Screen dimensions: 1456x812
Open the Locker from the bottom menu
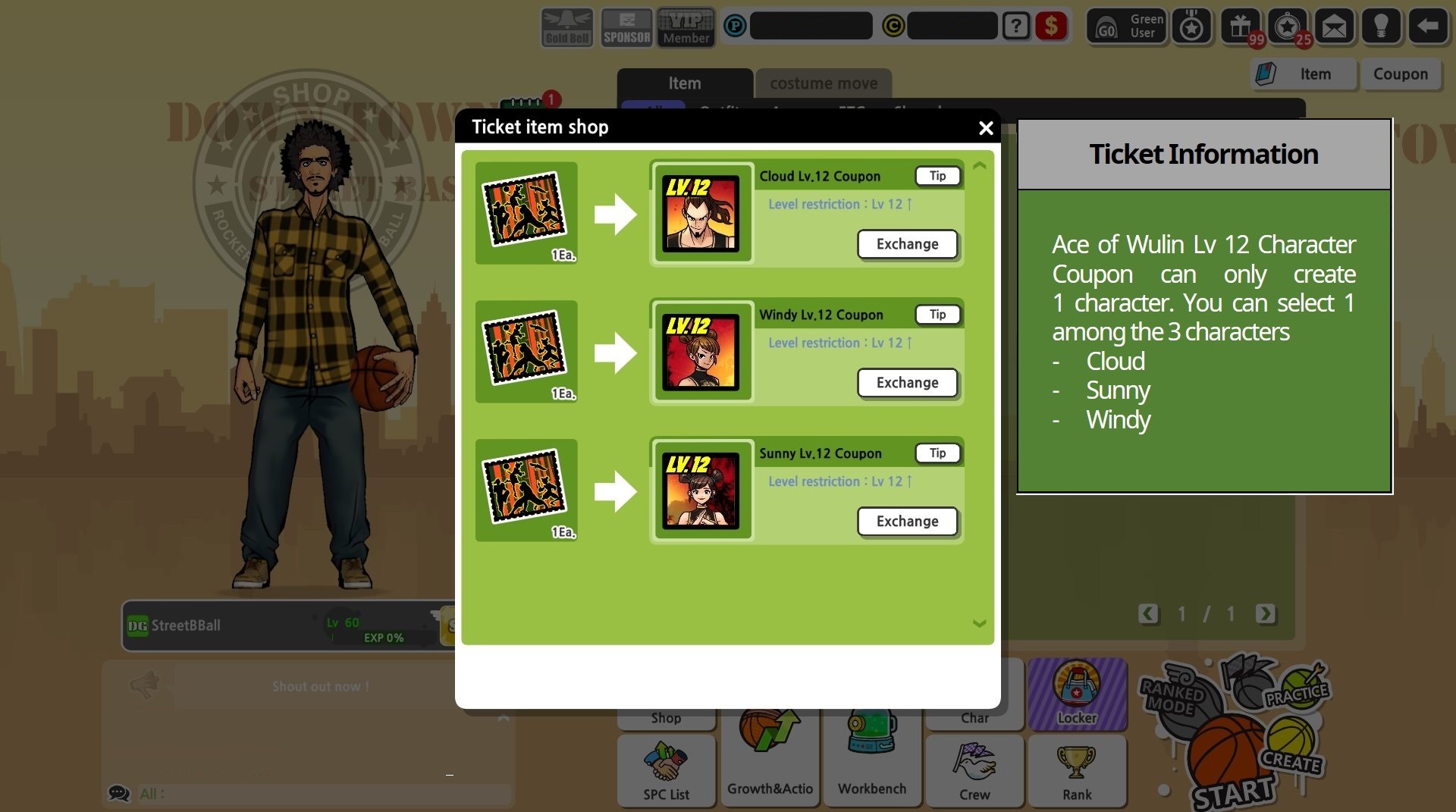click(1078, 694)
